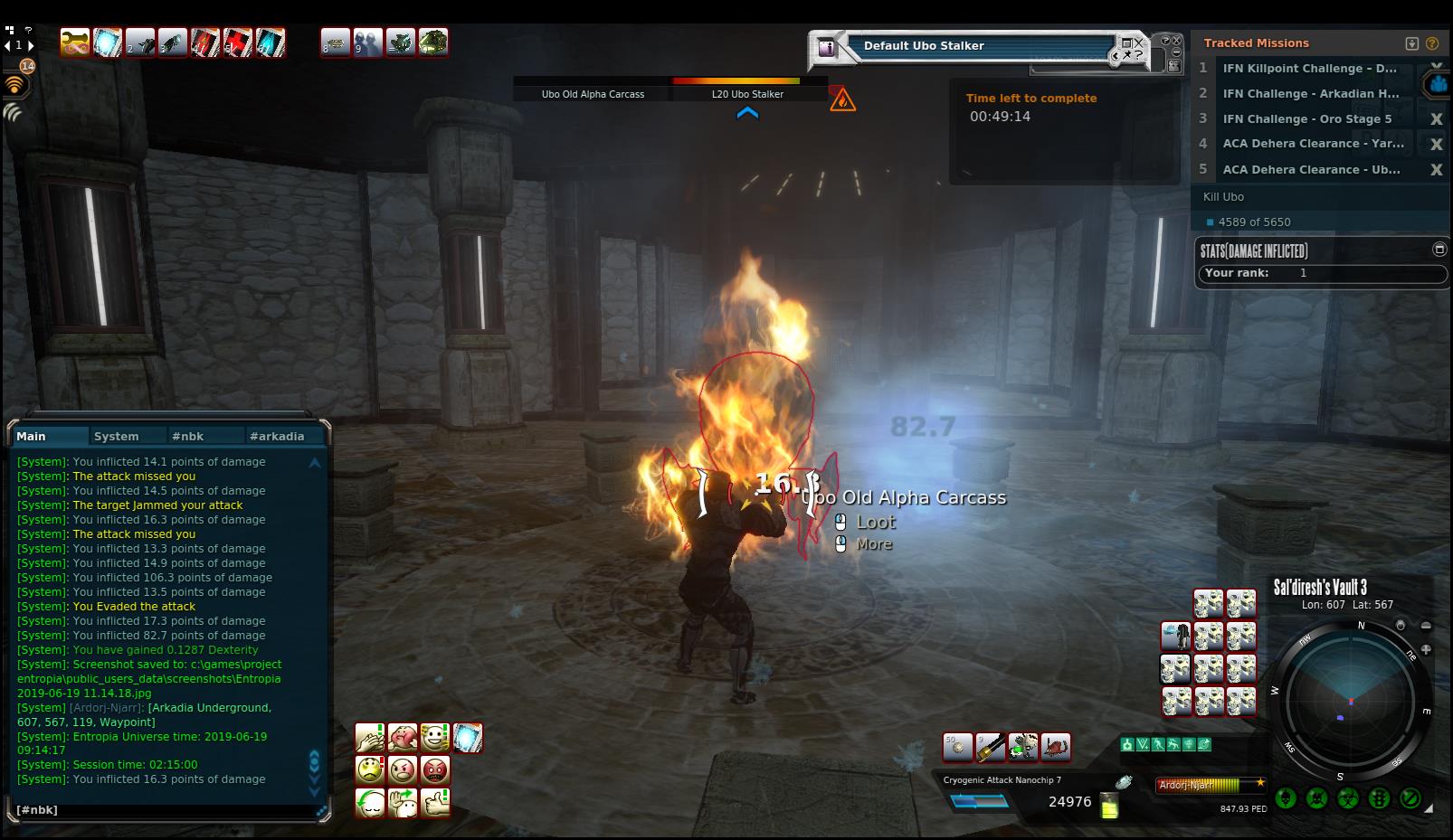Use the thumbs-up emote icon
The image size is (1453, 840).
tap(435, 803)
